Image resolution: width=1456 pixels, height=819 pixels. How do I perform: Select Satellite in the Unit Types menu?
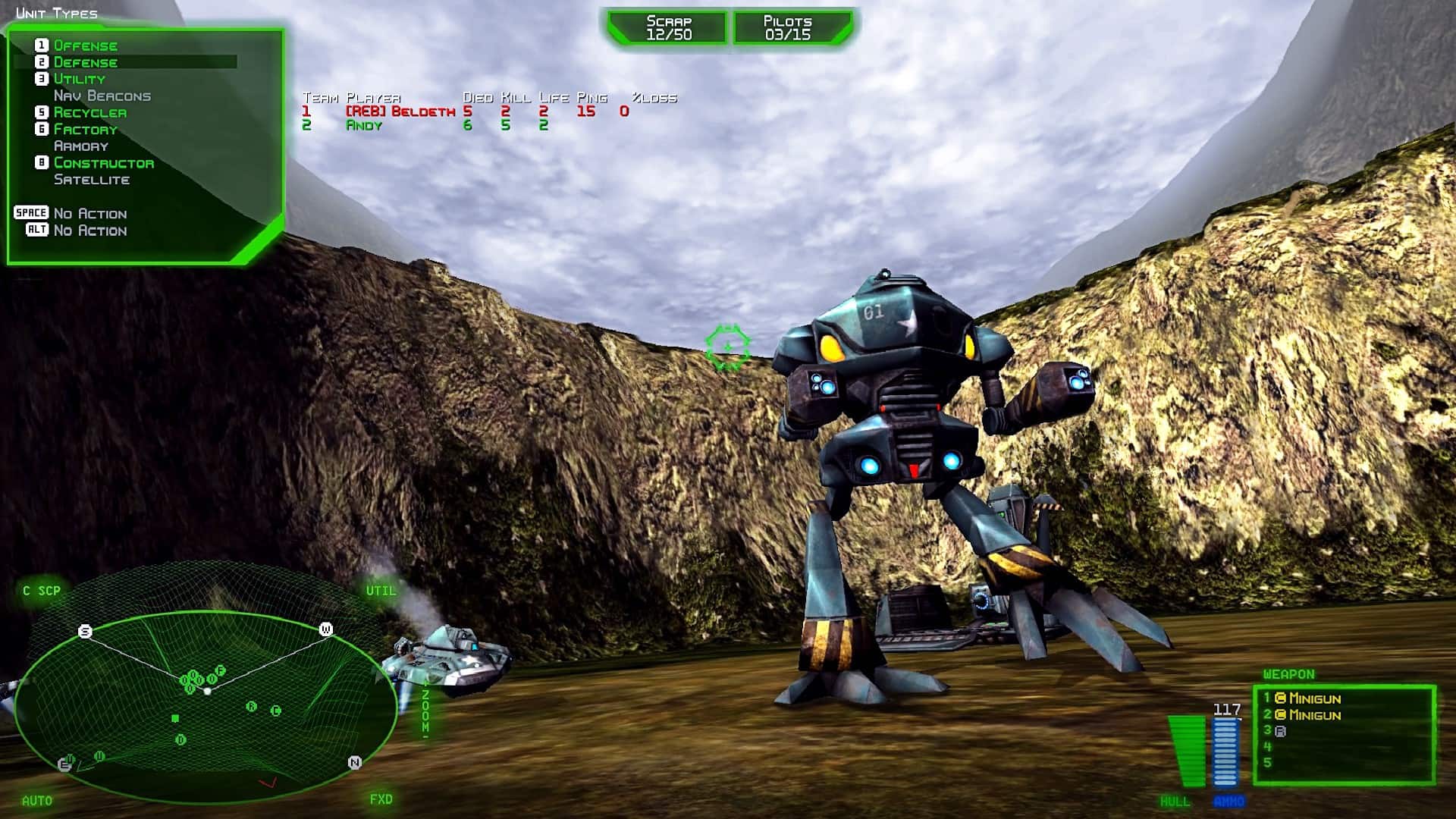point(91,180)
